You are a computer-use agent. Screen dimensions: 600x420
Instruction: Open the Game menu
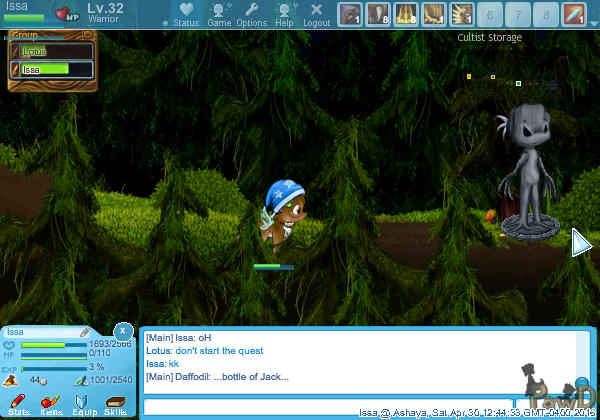[x=219, y=14]
